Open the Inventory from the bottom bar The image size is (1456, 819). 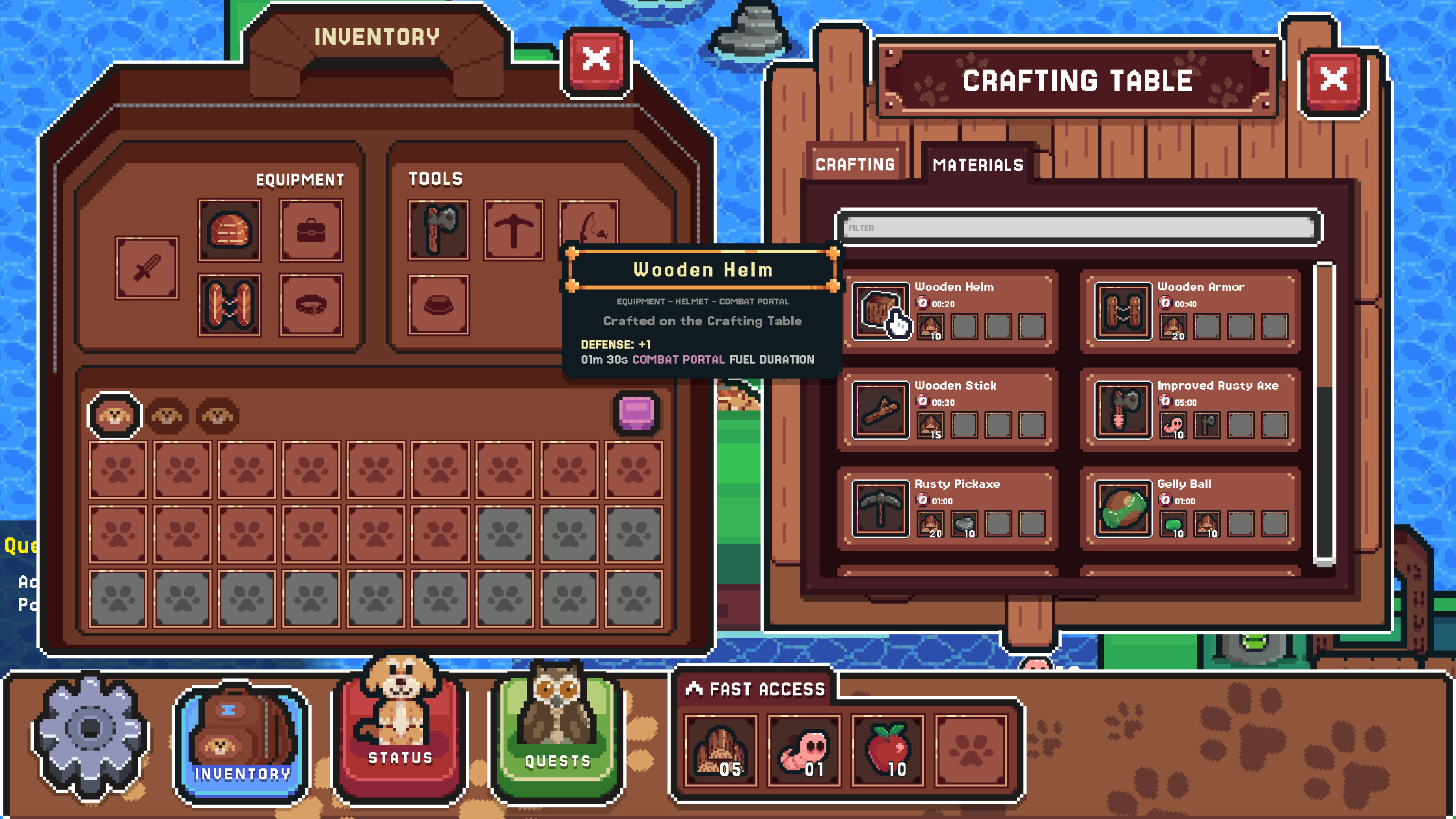tap(239, 735)
